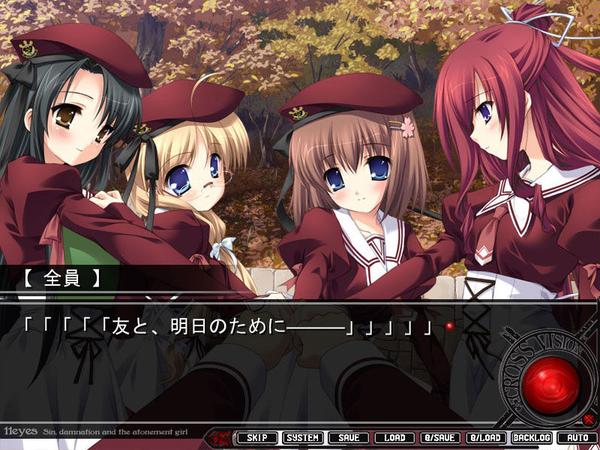Viewport: 600px width, 450px height.
Task: Click the SKIP button
Action: pyautogui.click(x=256, y=438)
